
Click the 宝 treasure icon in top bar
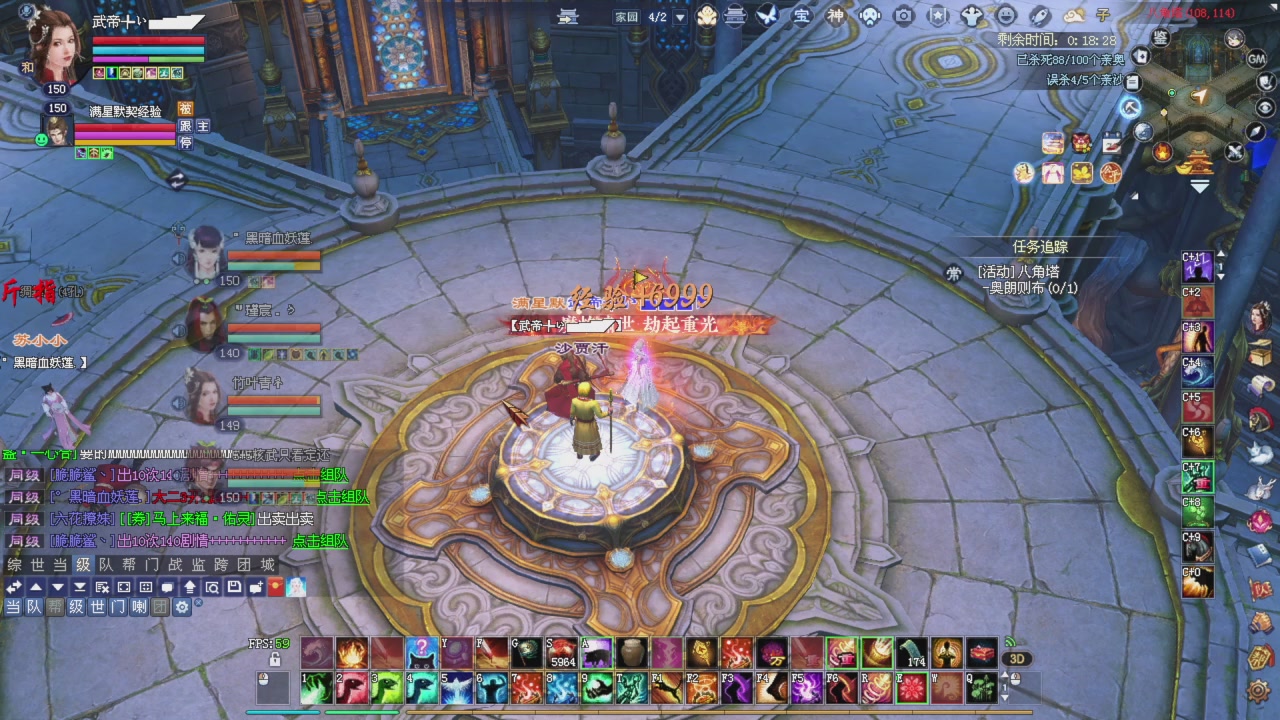pos(801,16)
